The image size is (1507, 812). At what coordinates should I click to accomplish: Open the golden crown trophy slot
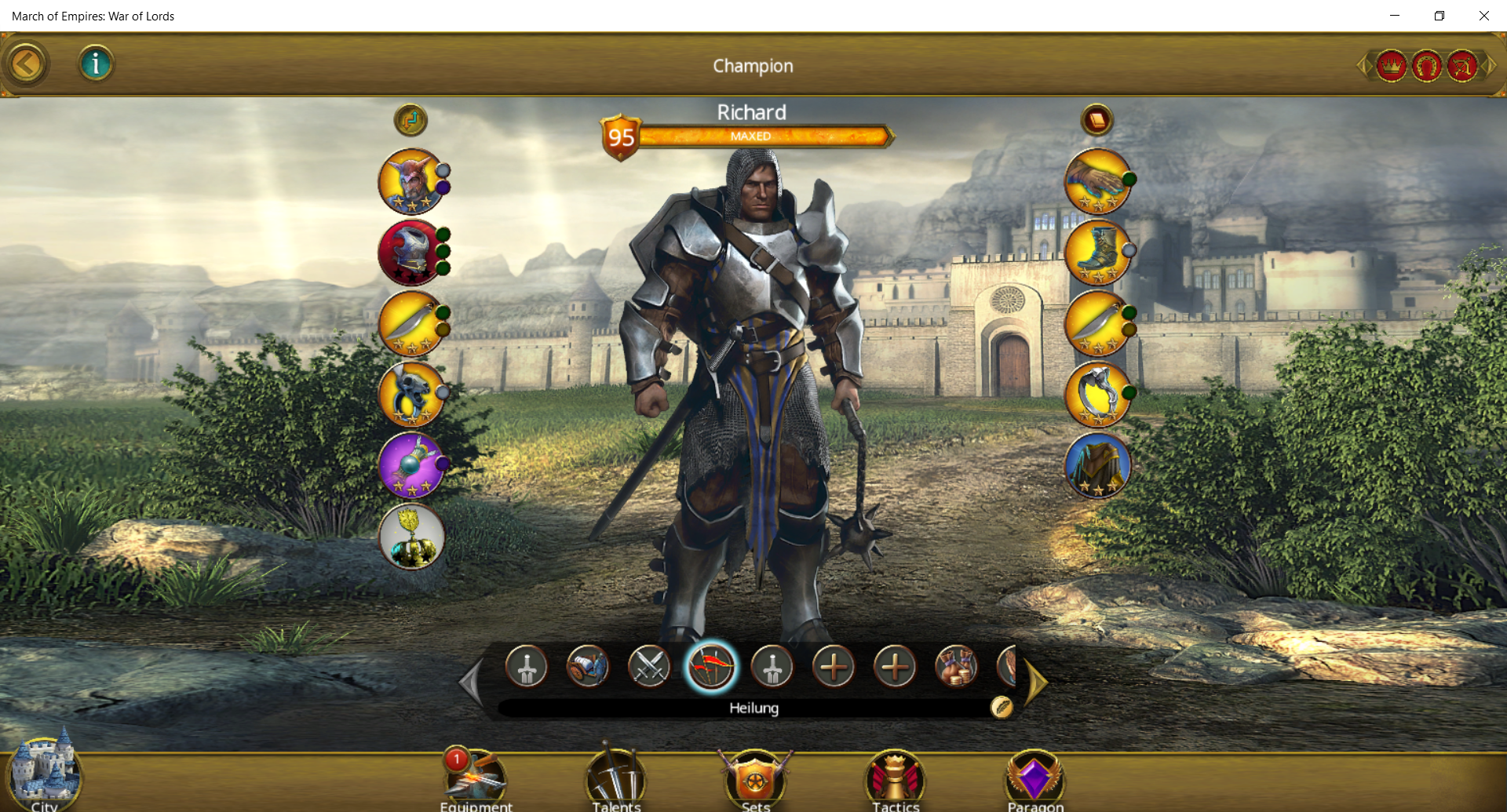[411, 537]
